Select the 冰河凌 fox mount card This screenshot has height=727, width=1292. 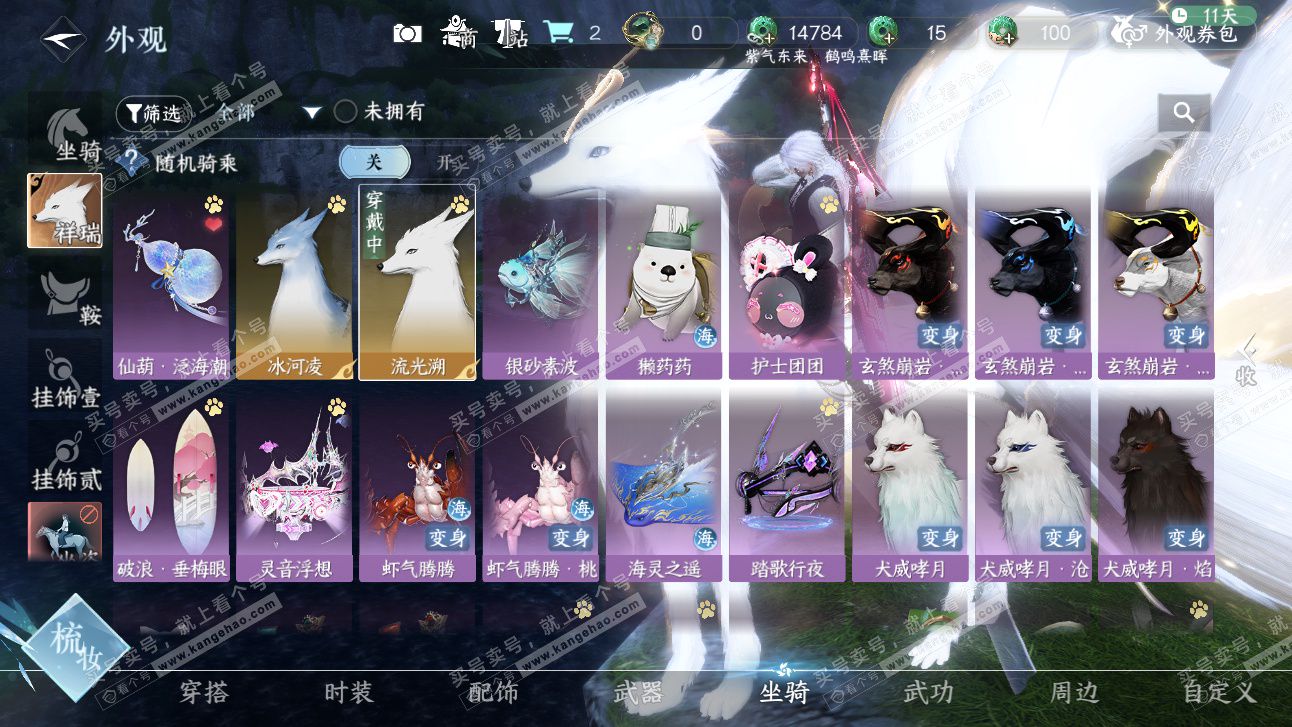(x=294, y=283)
